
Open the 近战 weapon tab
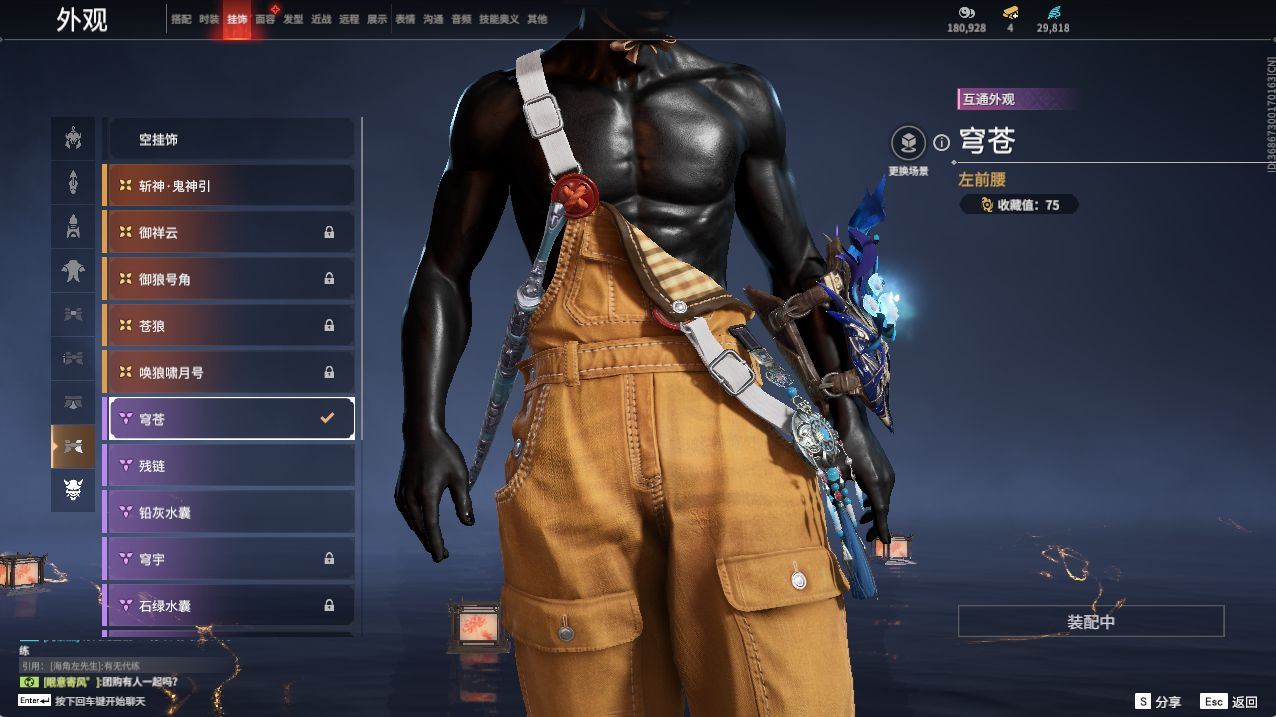[x=321, y=19]
